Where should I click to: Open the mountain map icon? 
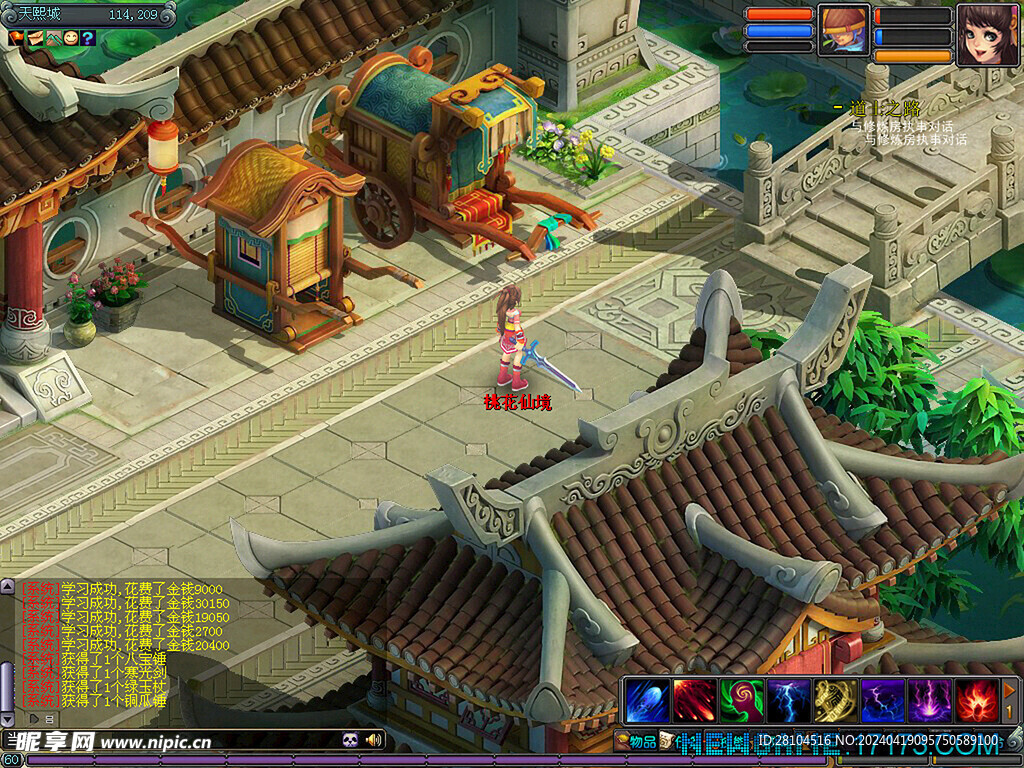pyautogui.click(x=52, y=38)
